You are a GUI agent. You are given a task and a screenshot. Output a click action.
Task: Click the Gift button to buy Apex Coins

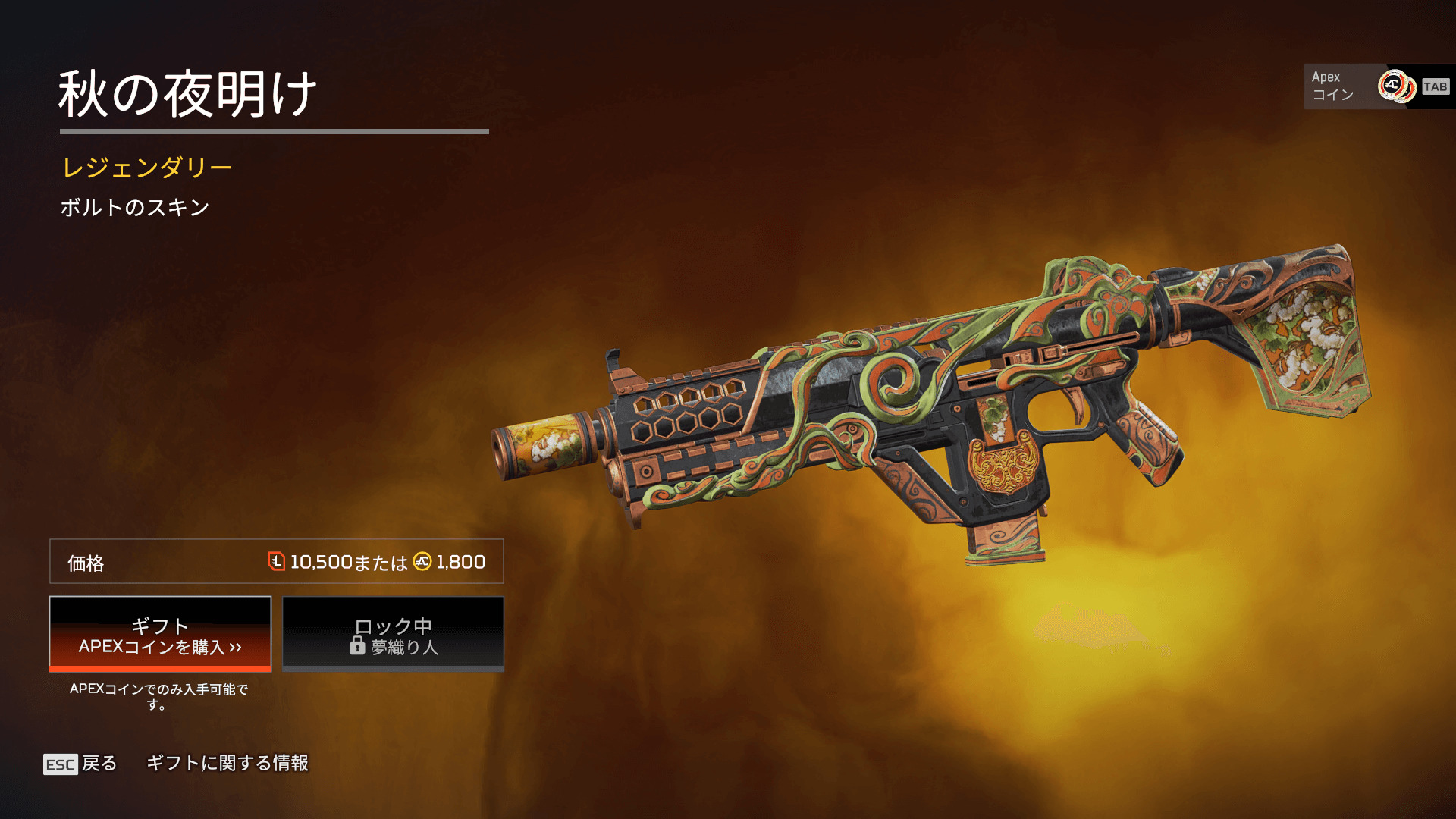tap(160, 635)
